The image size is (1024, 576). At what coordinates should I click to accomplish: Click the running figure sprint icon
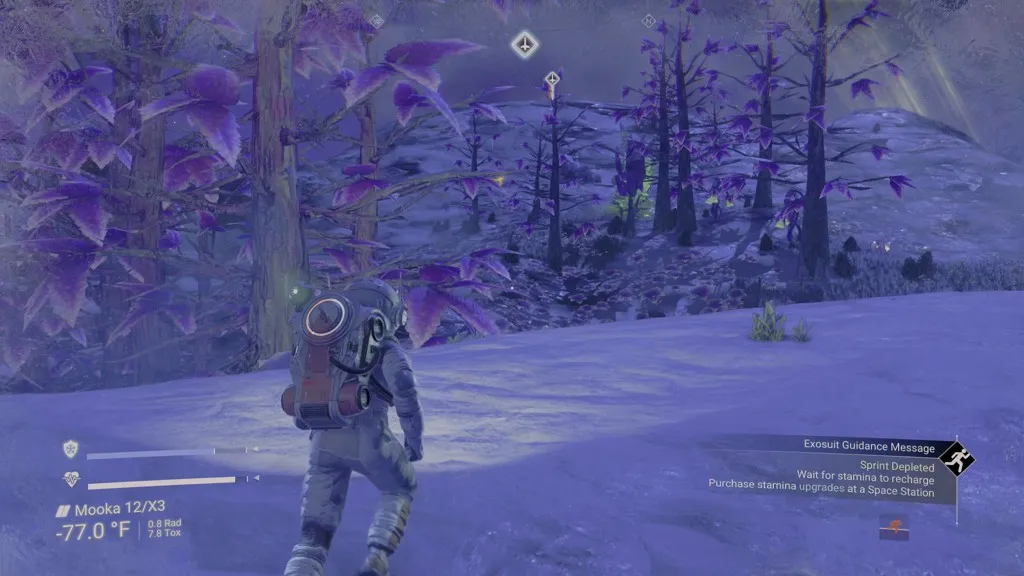956,460
